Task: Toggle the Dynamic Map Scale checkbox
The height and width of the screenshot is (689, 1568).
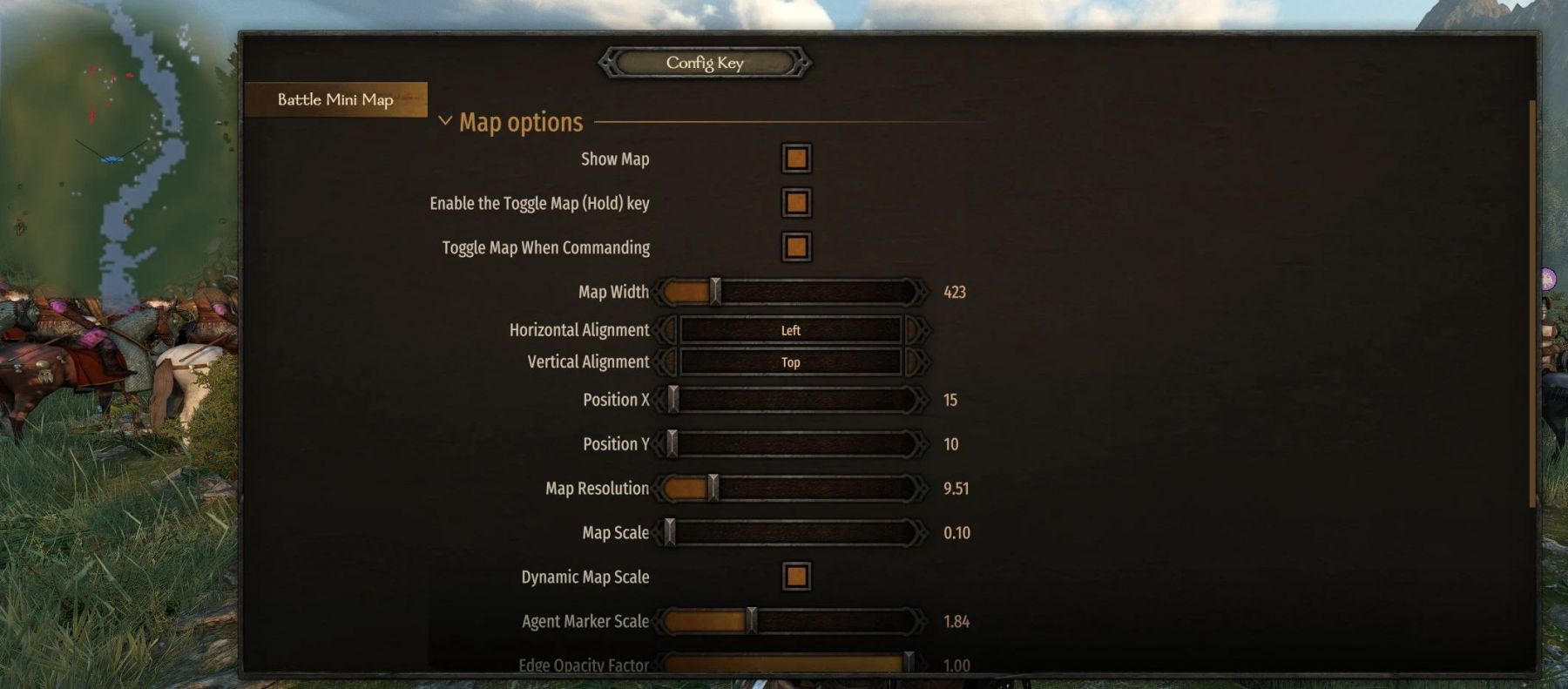Action: (x=796, y=577)
